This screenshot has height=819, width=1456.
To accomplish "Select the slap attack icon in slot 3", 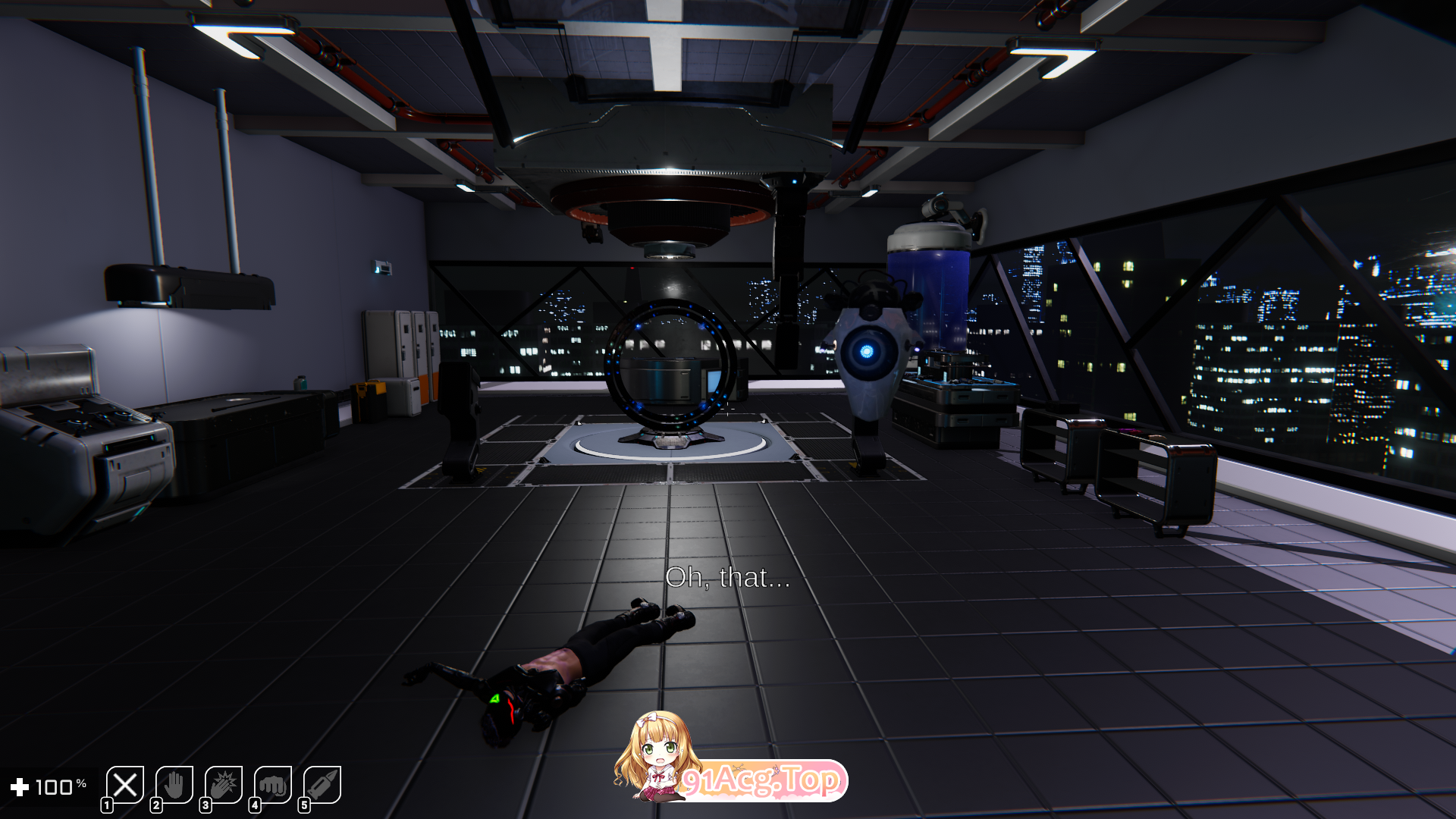I will point(224,783).
